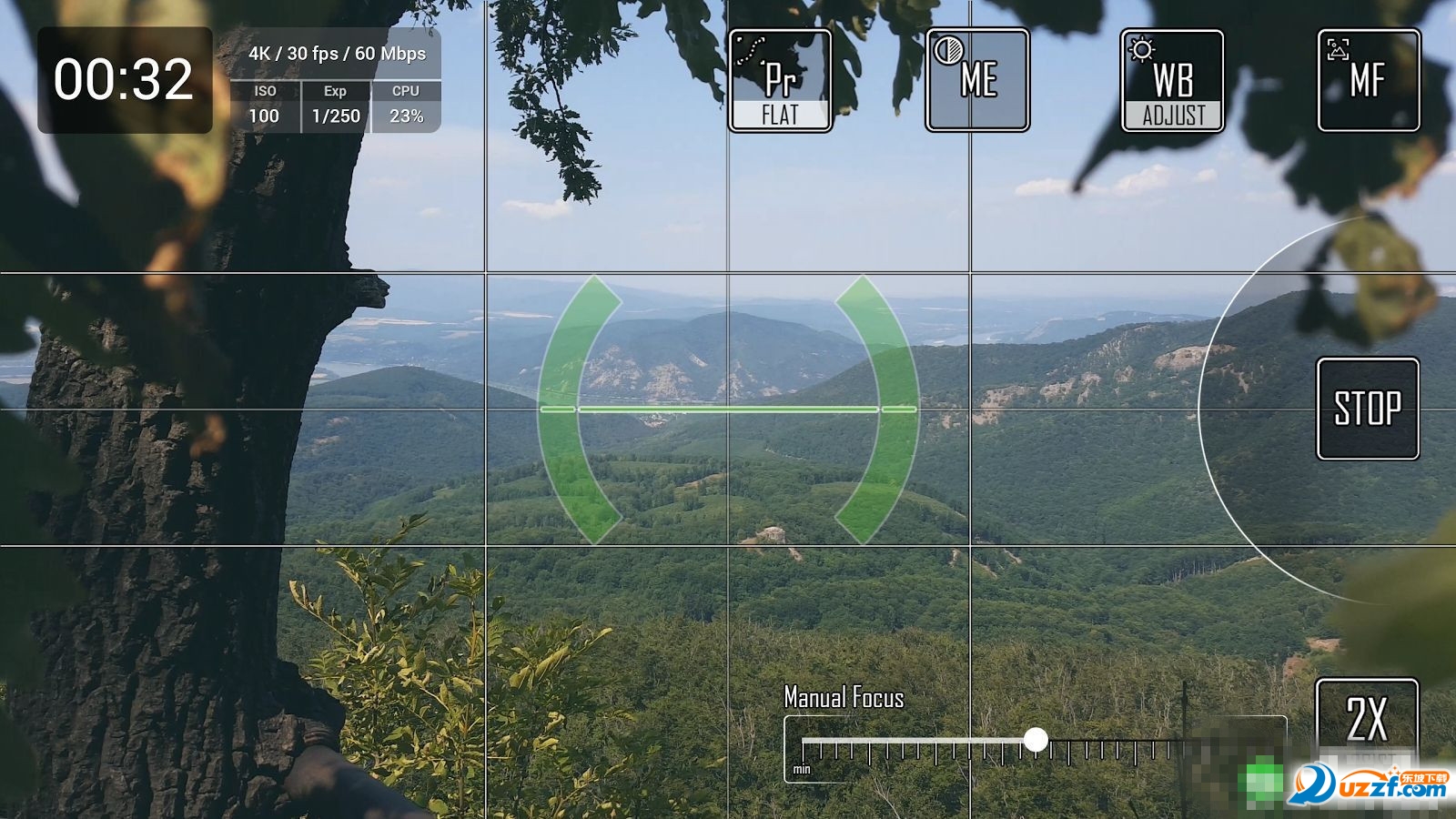Open the WB ADJUST white balance control
Viewport: 1456px width, 819px height.
pyautogui.click(x=1172, y=81)
